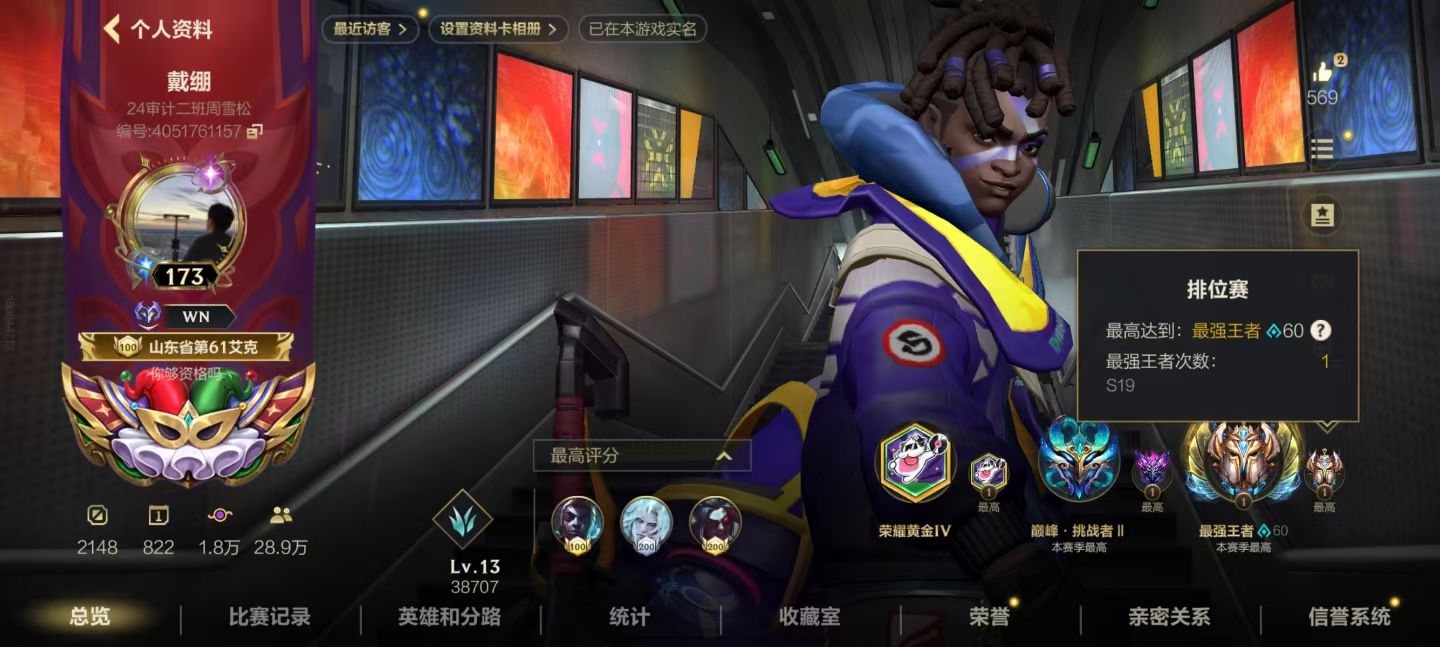1440x647 pixels.
Task: Open the player avatar portrait
Action: (x=189, y=221)
